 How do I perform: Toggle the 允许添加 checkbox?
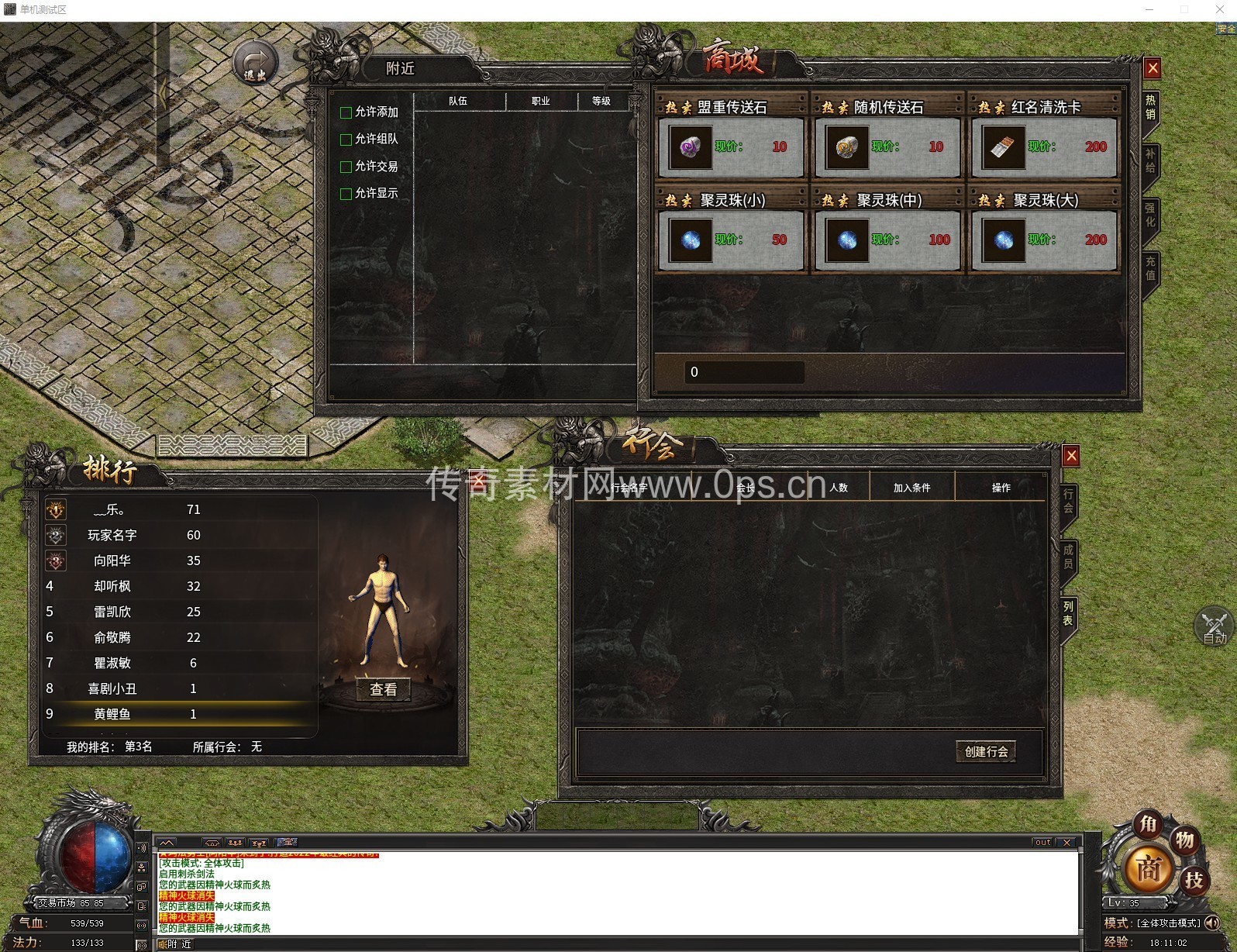pos(346,112)
